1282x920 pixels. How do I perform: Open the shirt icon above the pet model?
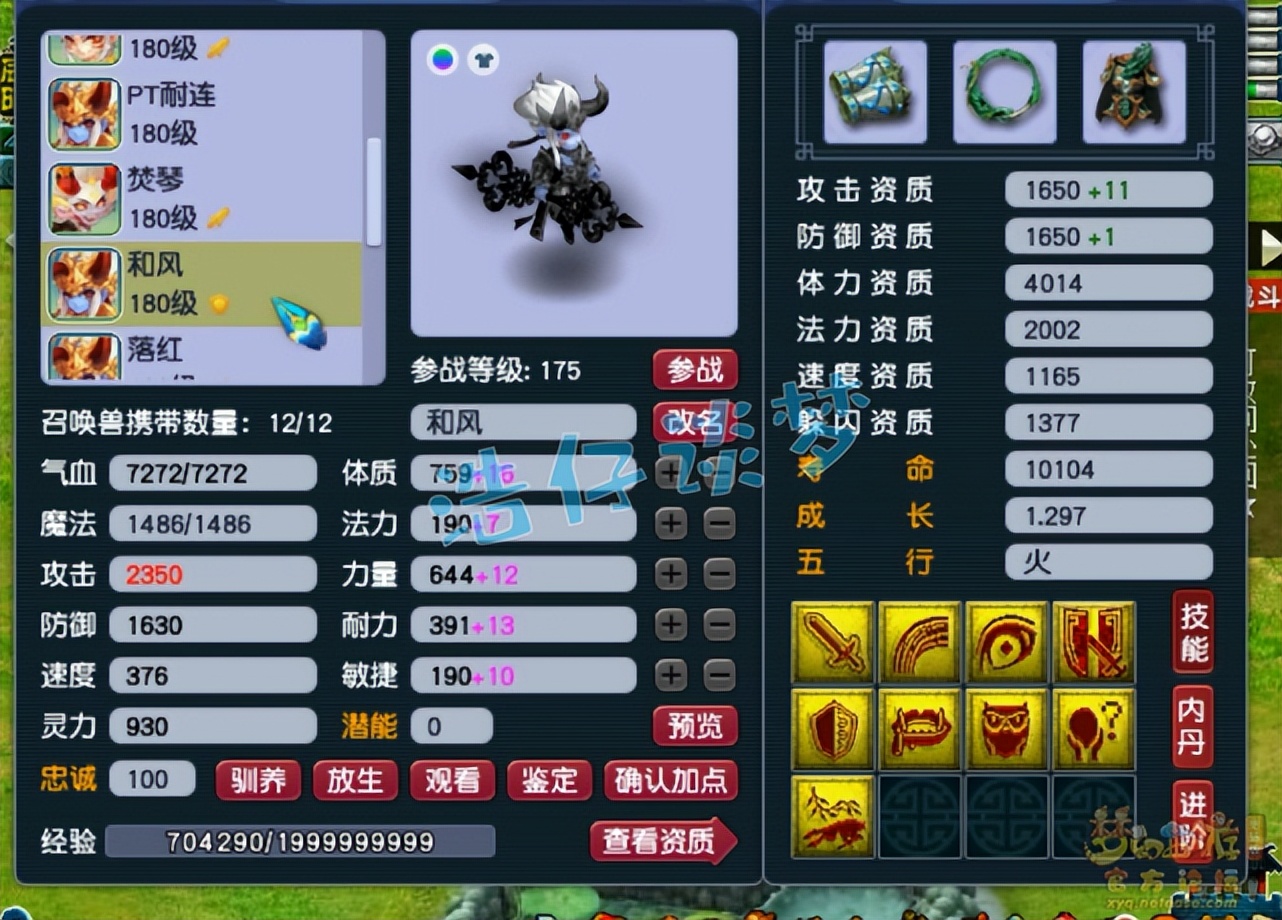[484, 60]
